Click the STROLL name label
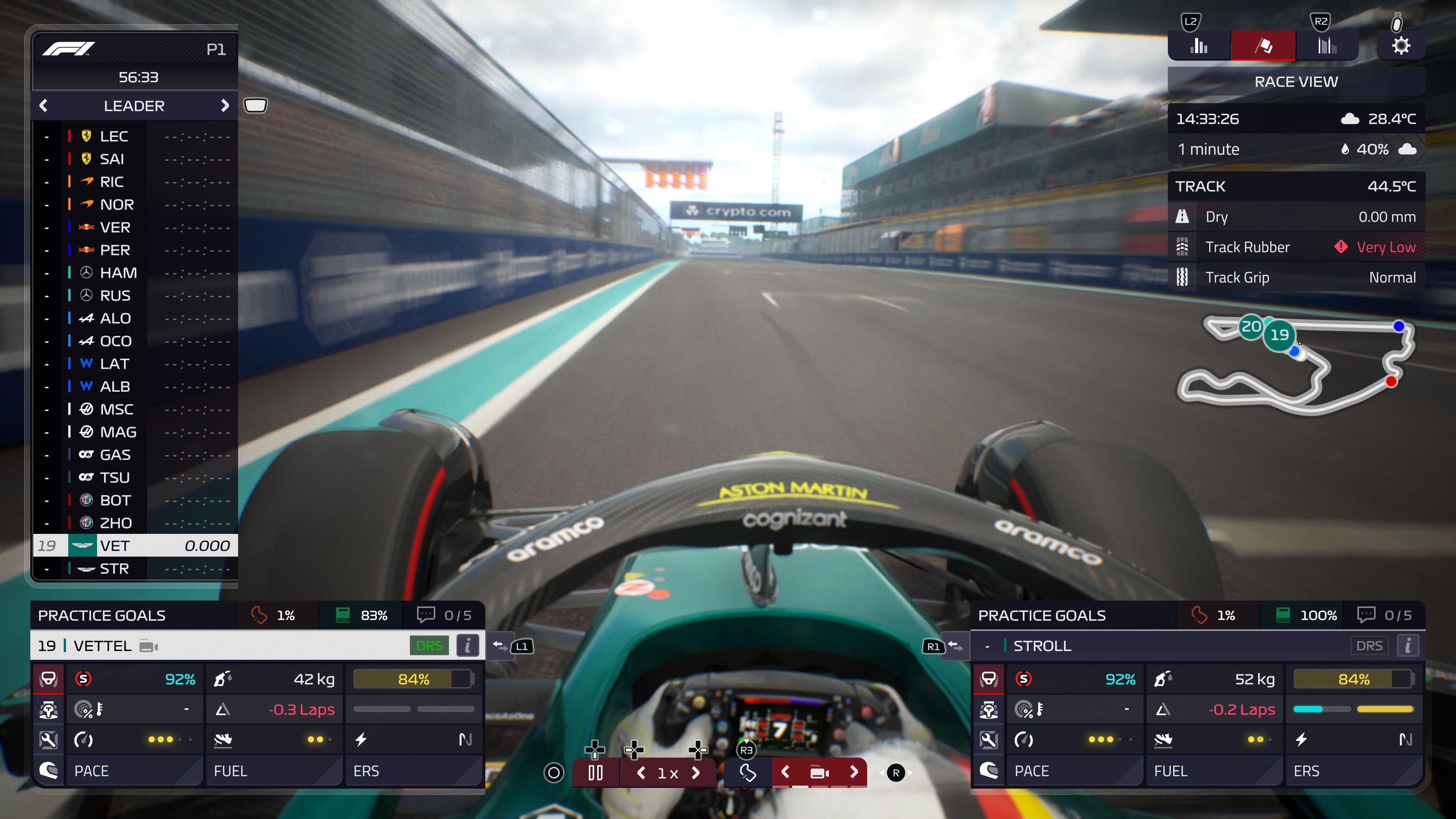The width and height of the screenshot is (1456, 819). coord(1042,645)
